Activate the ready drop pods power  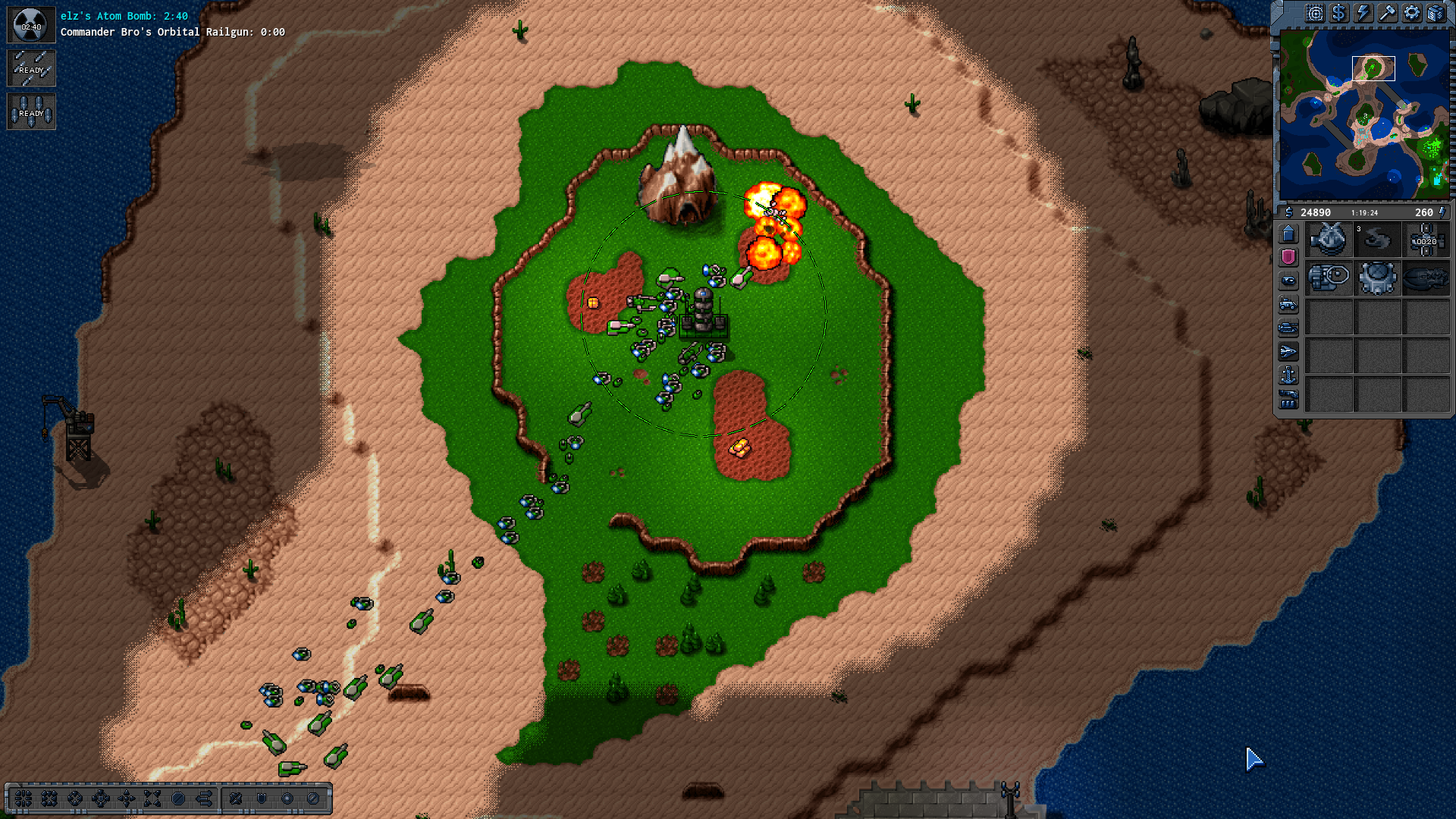tap(31, 112)
